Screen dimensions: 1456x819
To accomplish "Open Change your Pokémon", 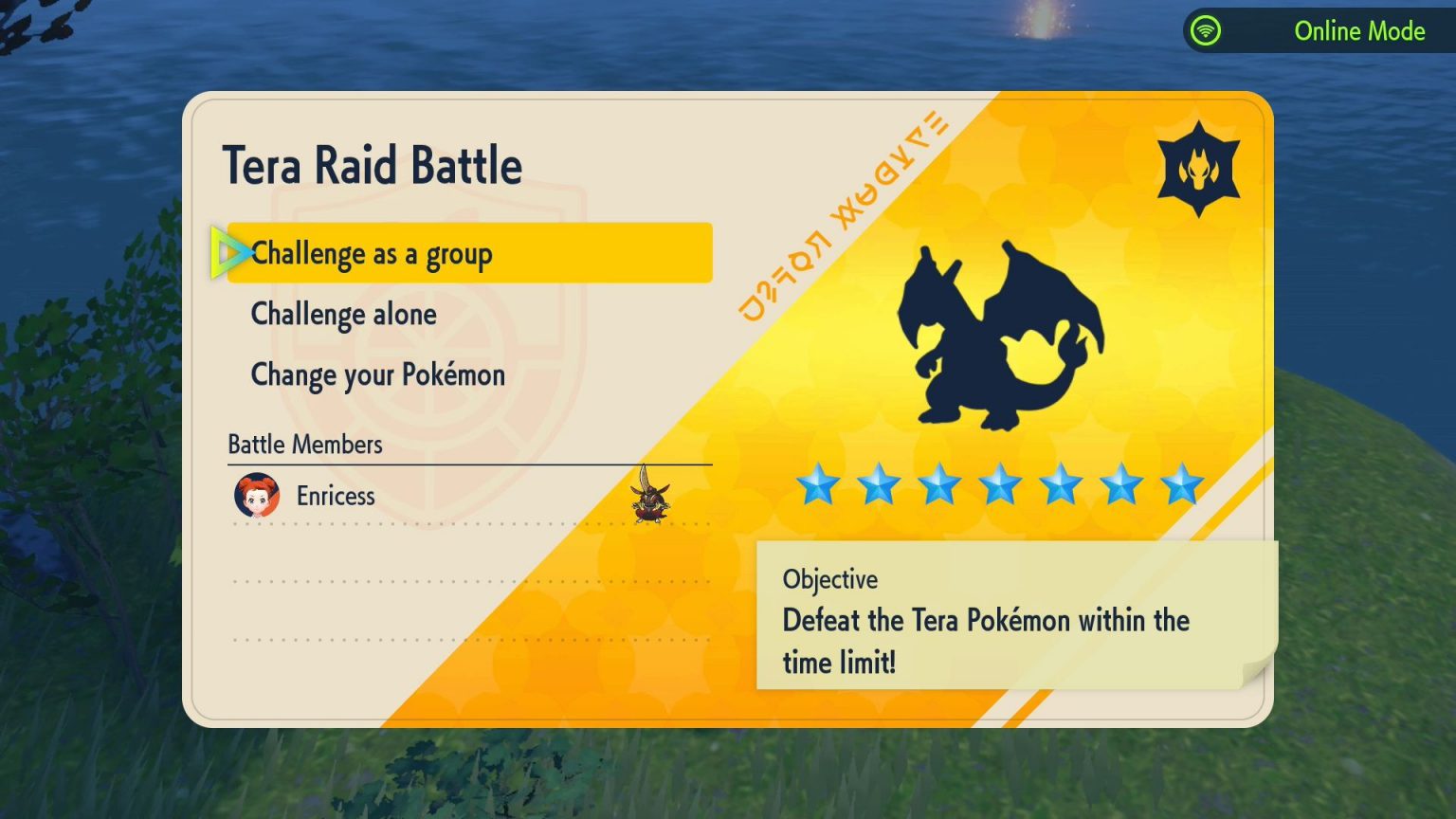I will (376, 374).
